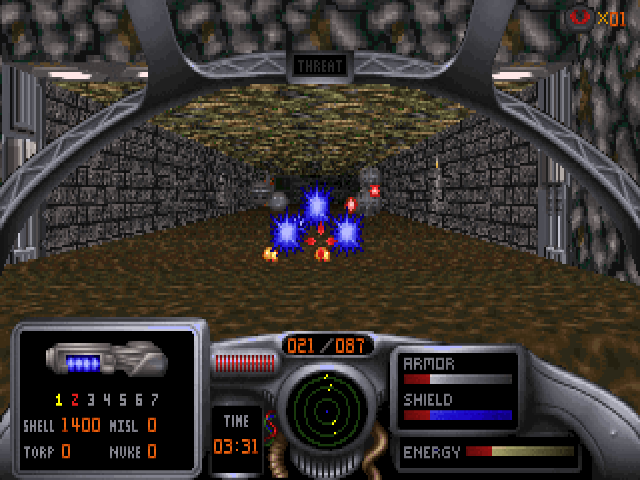This screenshot has height=480, width=640.
Task: Click the THREAT warning indicator
Action: pyautogui.click(x=319, y=67)
